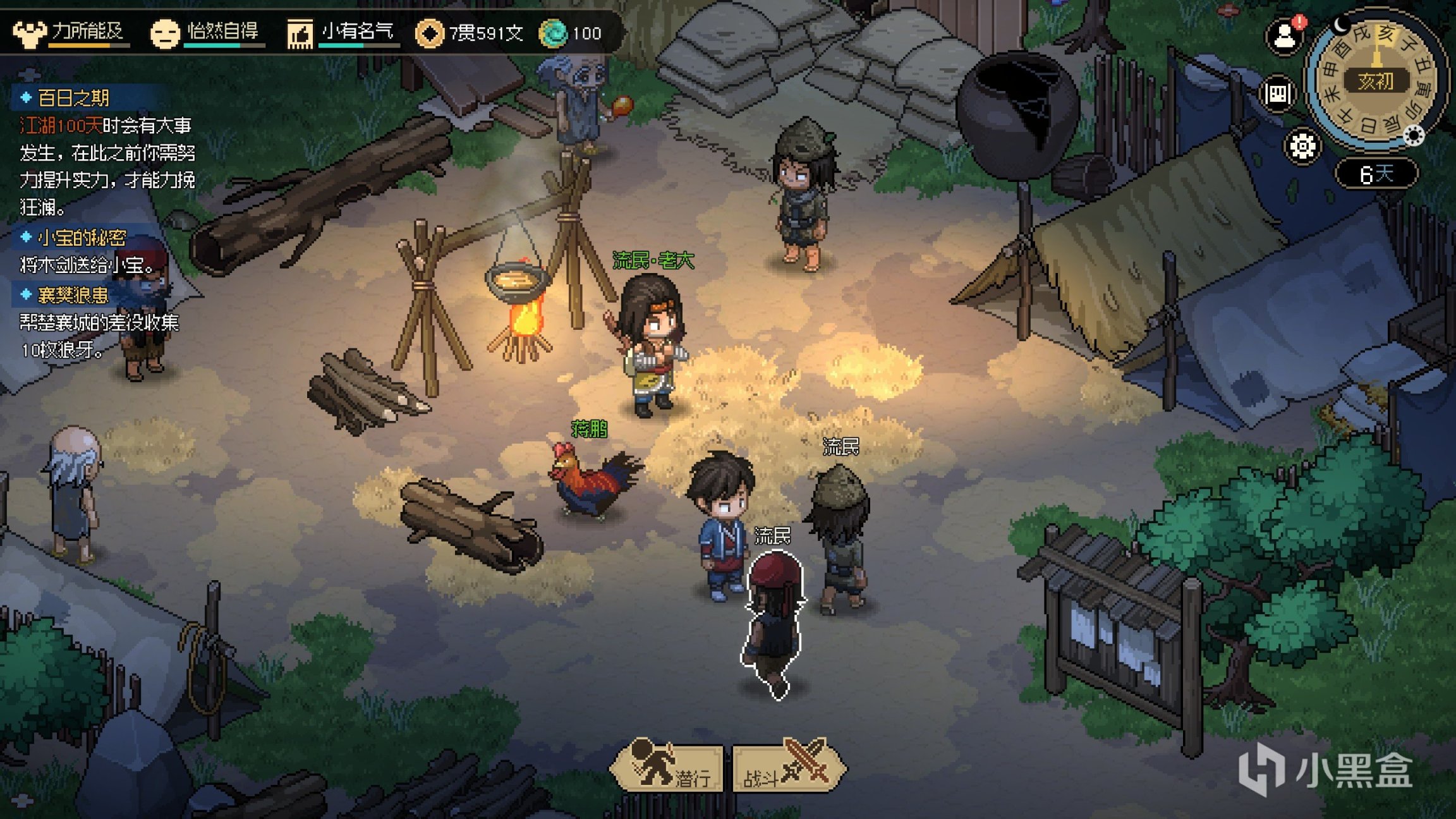Screen dimensions: 1456x819
Task: Open the gear settings icon
Action: tap(1302, 147)
